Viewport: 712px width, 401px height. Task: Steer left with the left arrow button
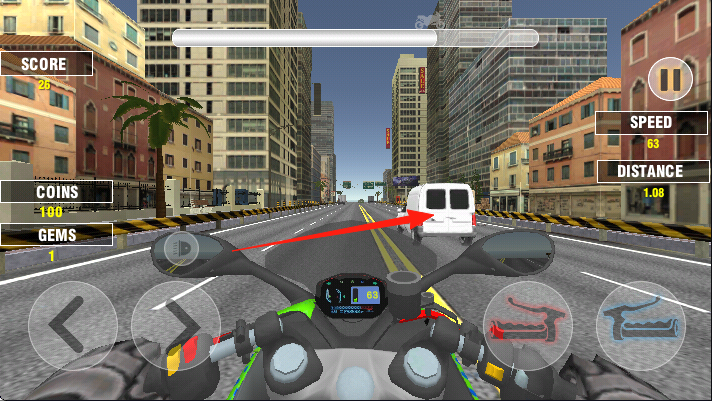tap(72, 324)
